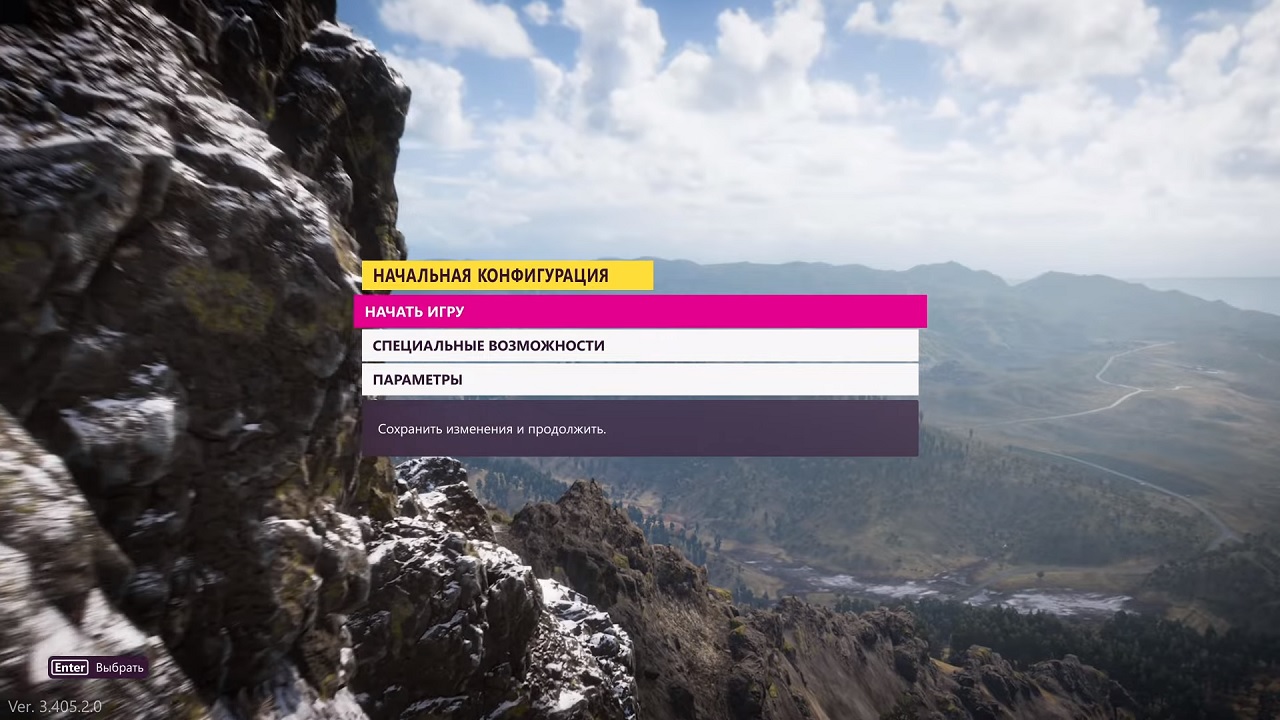The image size is (1280, 720).
Task: Click the Ver. 3.405.2.0 version label
Action: [55, 706]
